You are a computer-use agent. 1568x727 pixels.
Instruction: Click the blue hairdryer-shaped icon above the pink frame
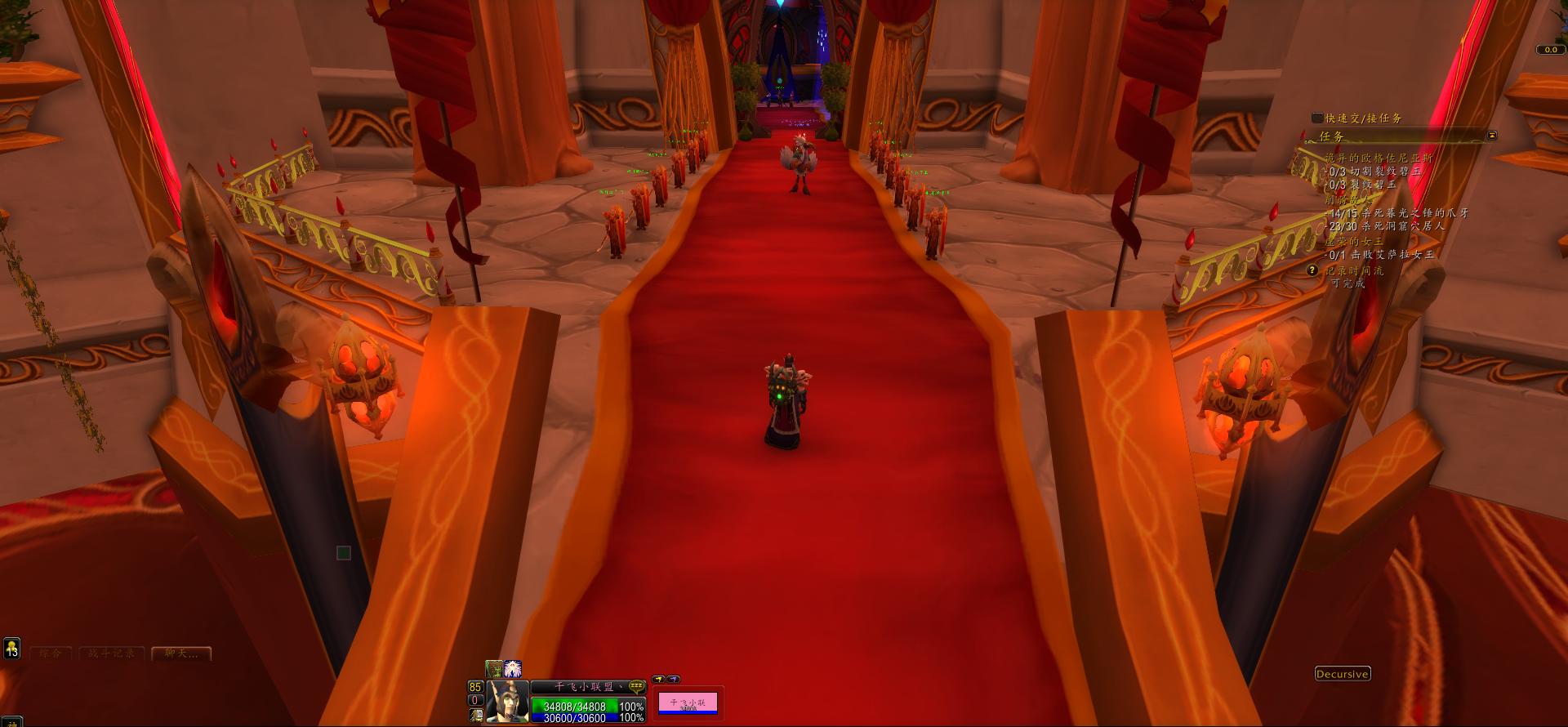coord(673,679)
